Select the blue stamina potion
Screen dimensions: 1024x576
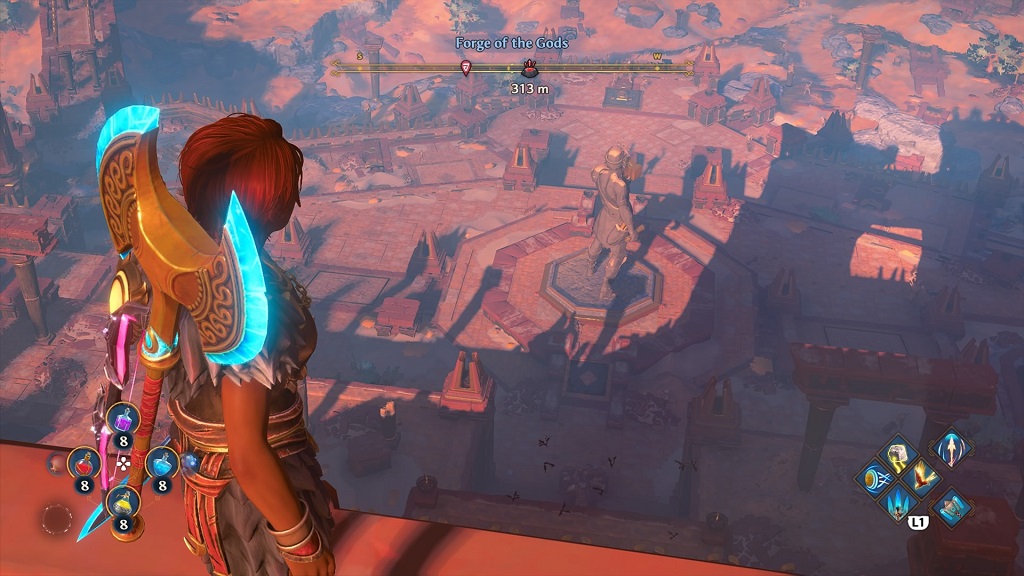coord(161,462)
